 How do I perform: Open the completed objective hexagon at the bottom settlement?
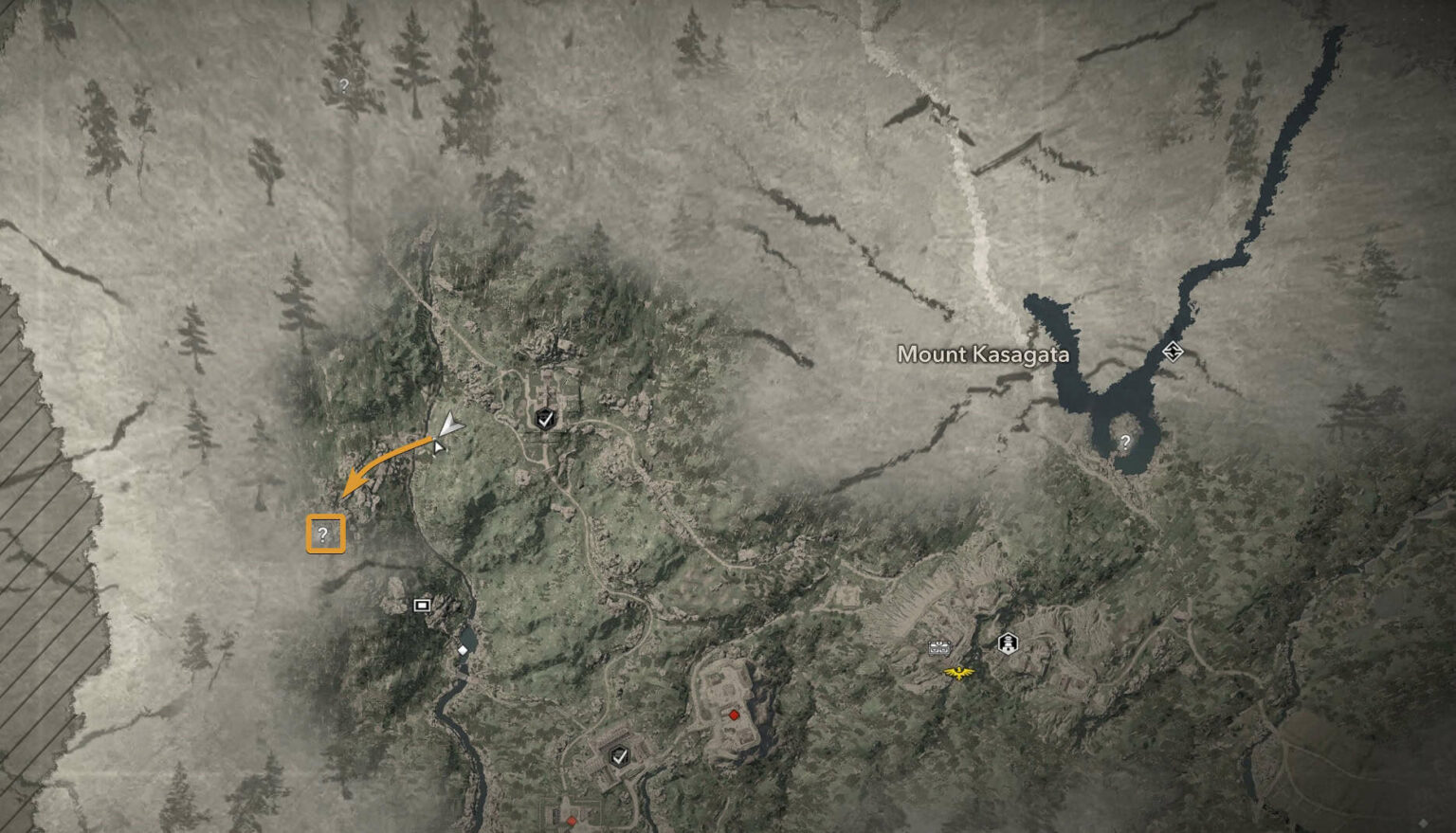pyautogui.click(x=621, y=758)
